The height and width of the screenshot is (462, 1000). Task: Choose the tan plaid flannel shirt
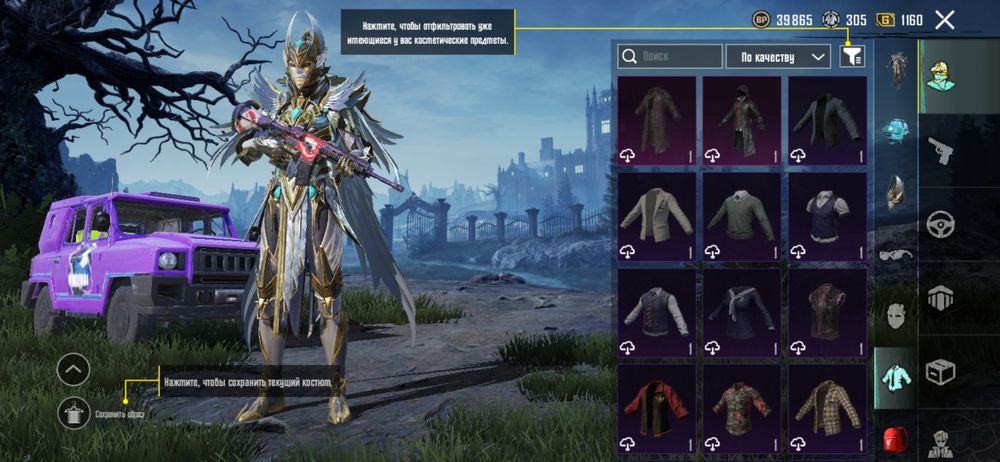tap(827, 407)
